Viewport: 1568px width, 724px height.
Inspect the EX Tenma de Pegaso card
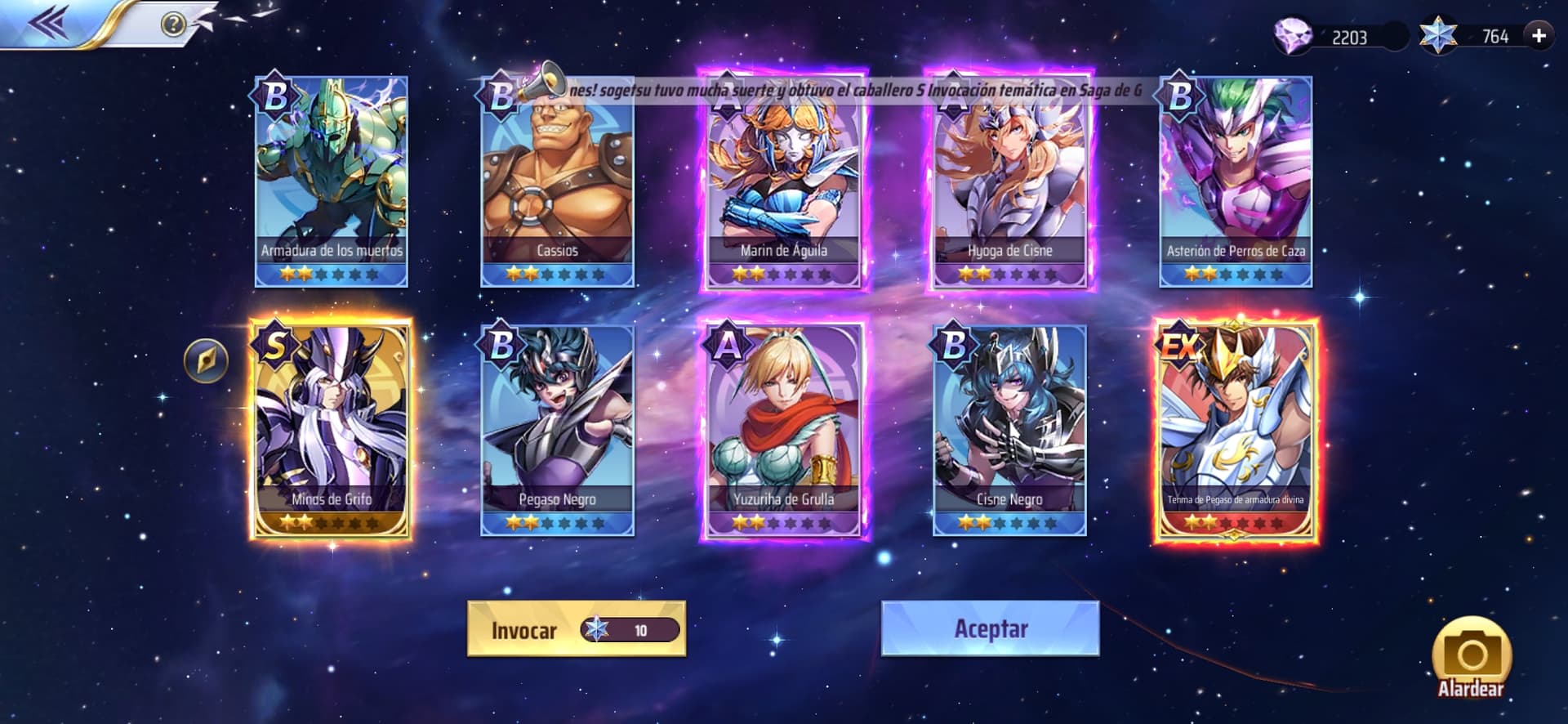pos(1236,430)
